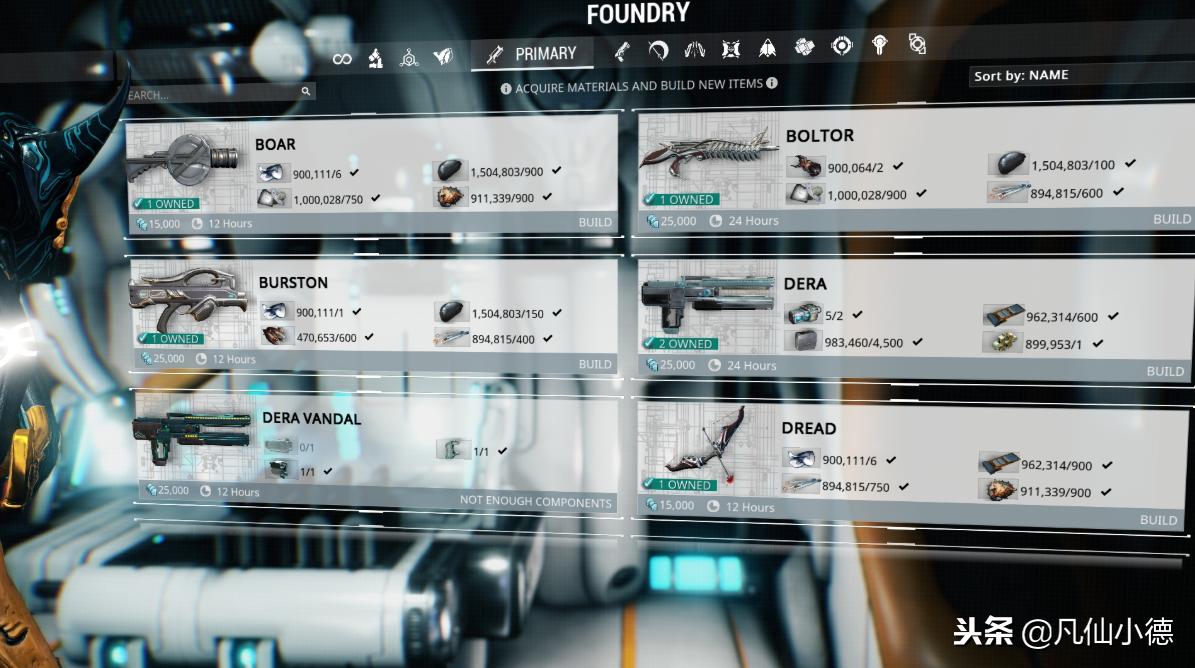1195x668 pixels.
Task: Click the info icon after 'BUILD NEW ITEMS'
Action: (x=772, y=84)
